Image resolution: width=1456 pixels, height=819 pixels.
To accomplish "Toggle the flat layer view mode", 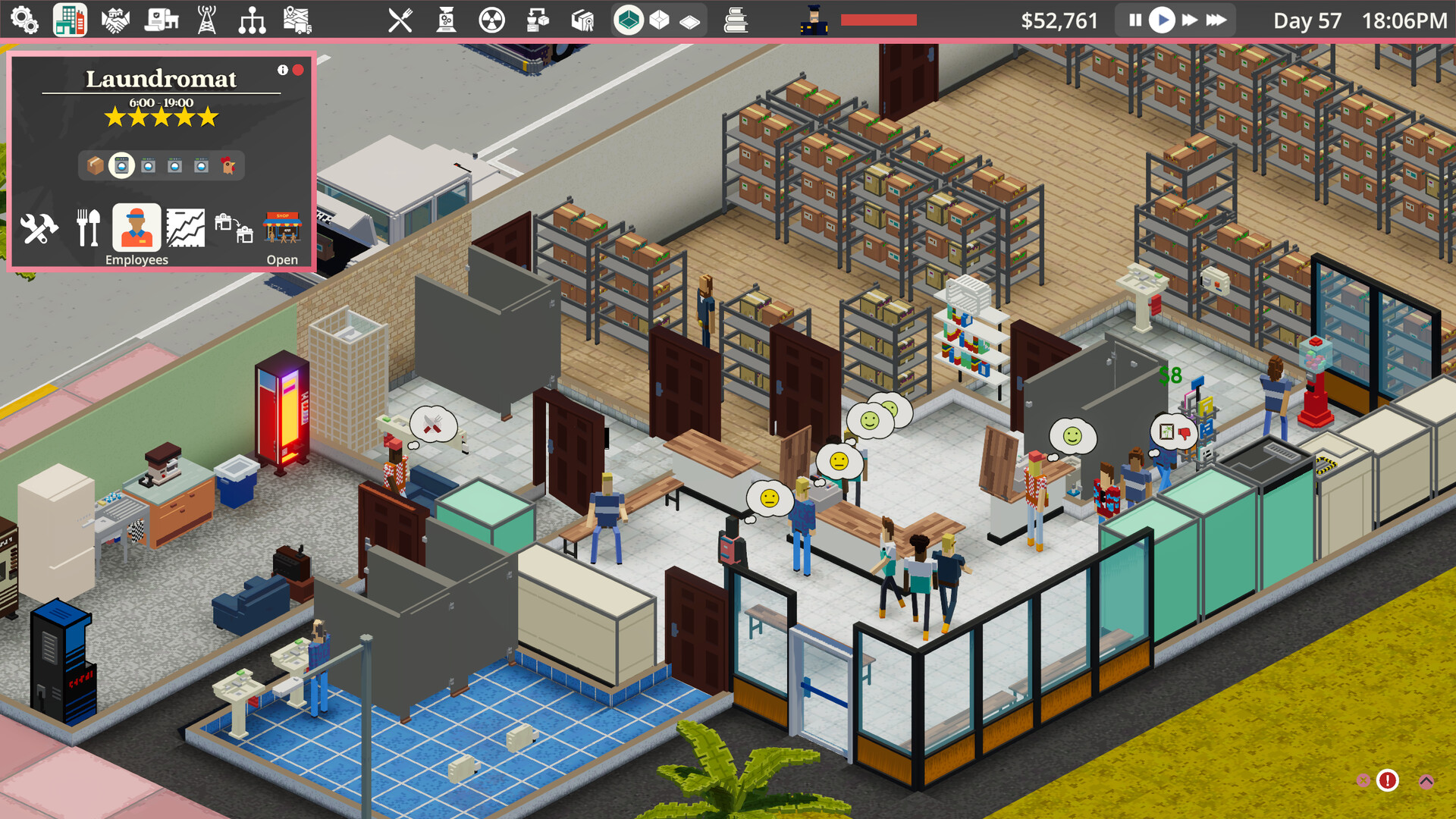I will click(689, 21).
